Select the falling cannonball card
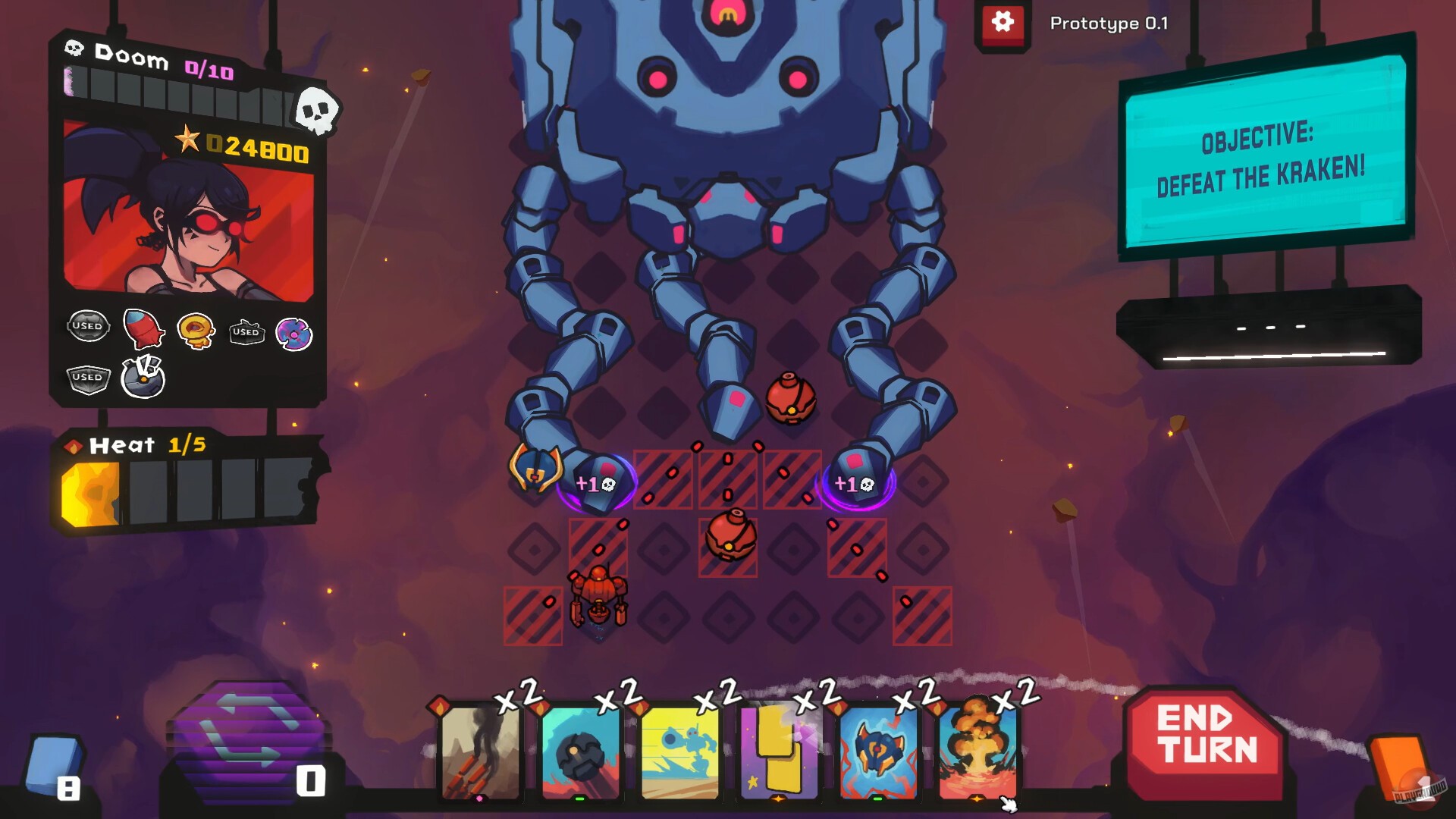The image size is (1456, 819). [x=579, y=756]
